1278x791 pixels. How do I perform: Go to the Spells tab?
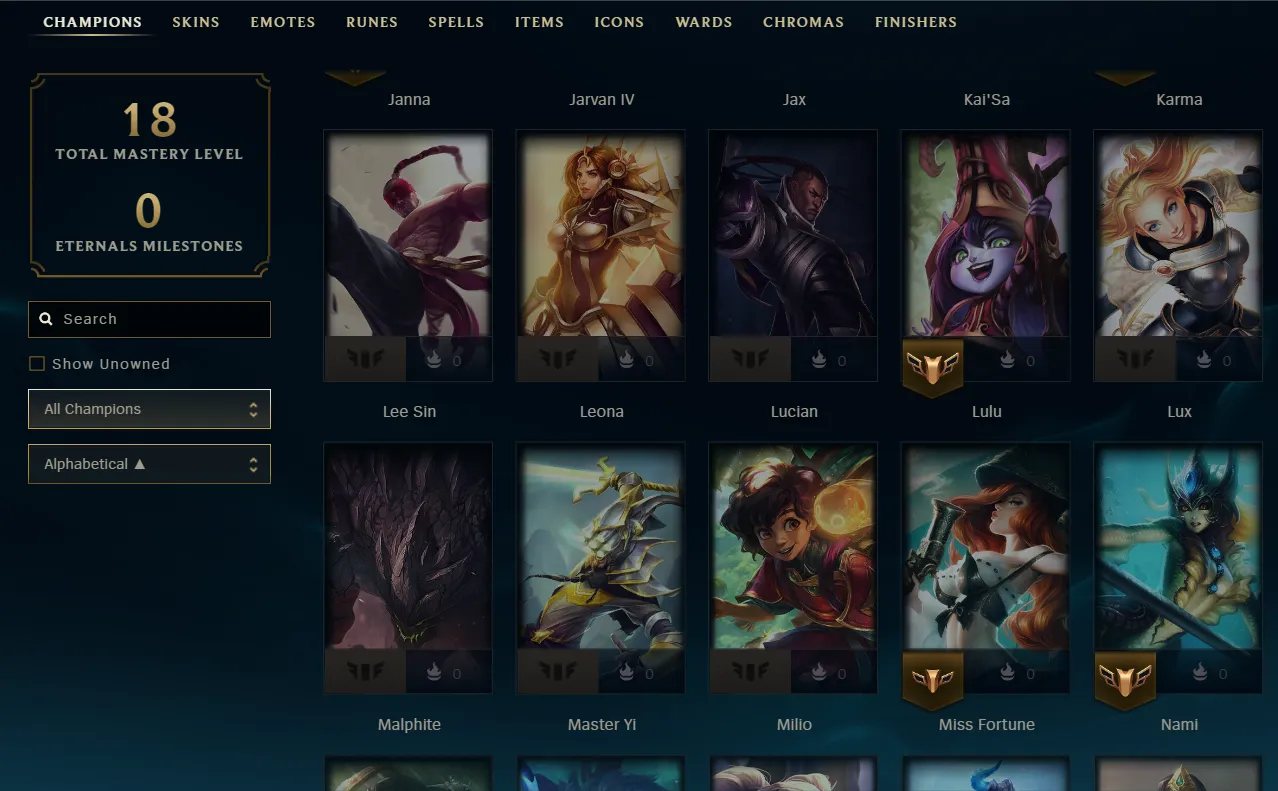point(456,22)
